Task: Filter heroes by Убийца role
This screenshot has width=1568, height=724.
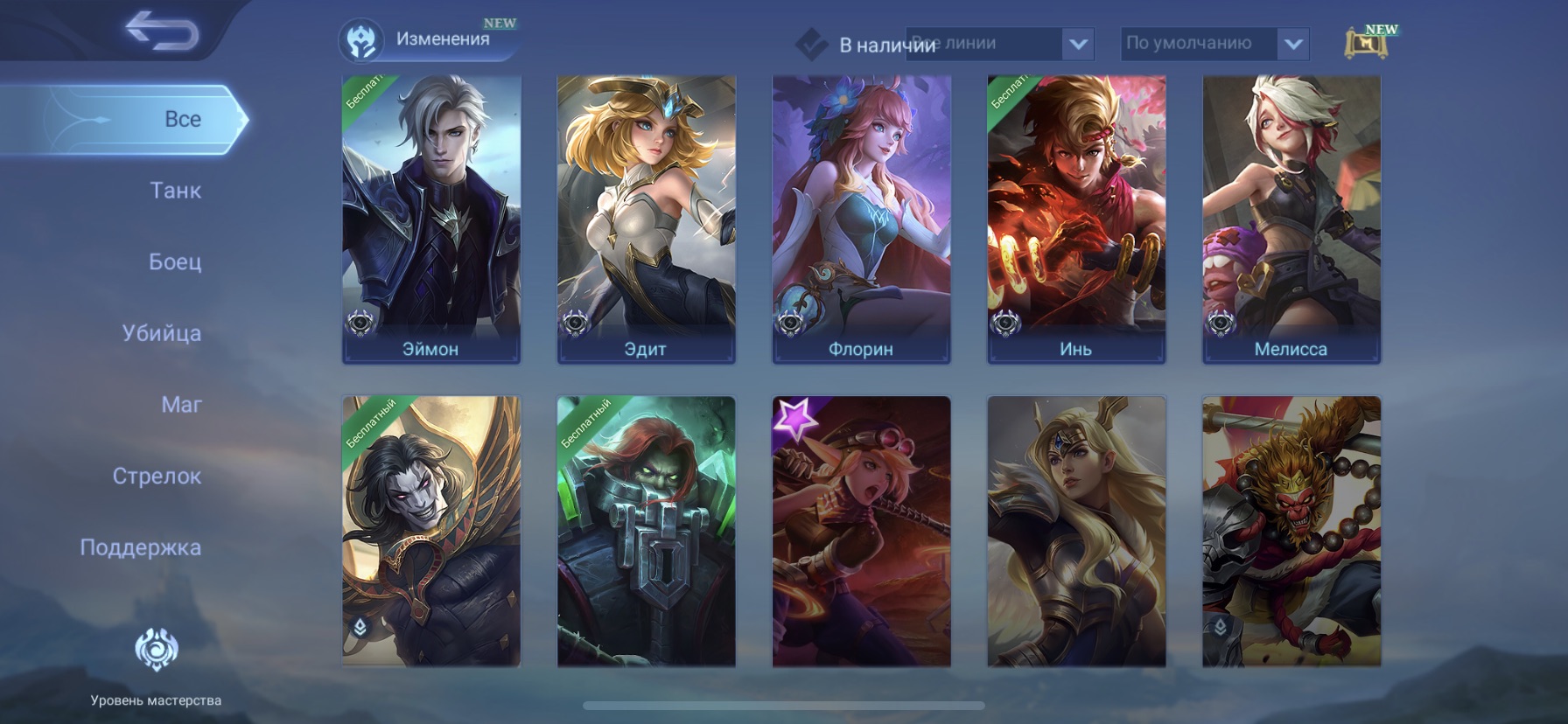Action: pyautogui.click(x=162, y=333)
